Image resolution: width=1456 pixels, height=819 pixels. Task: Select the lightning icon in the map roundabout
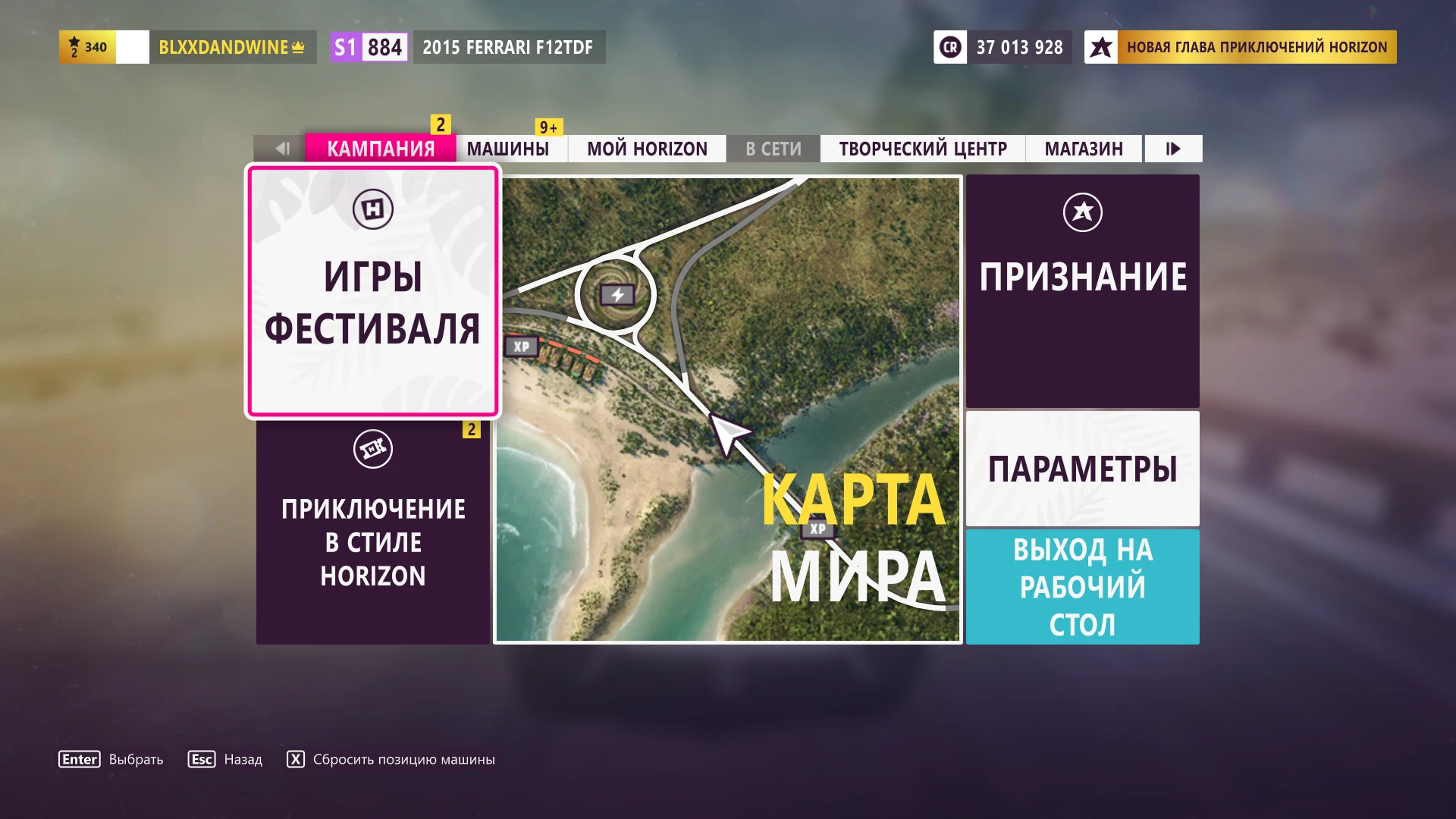point(616,294)
